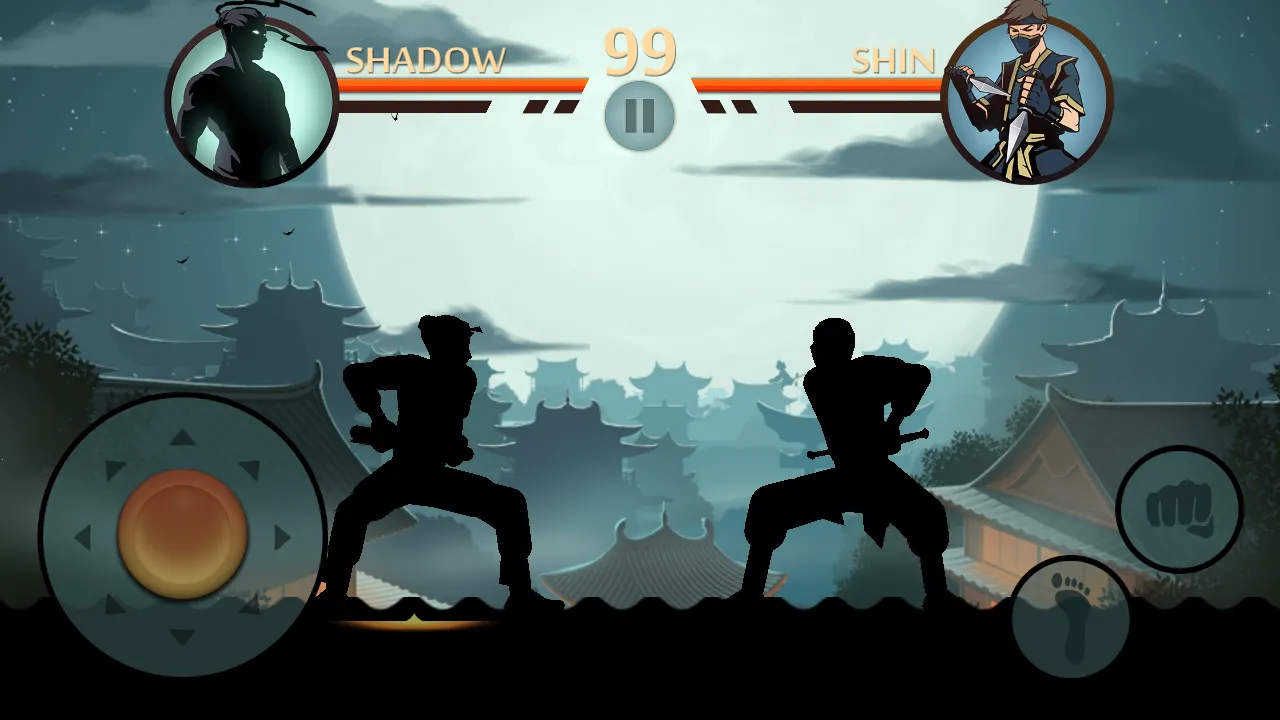Pause the fight with the pause button
The width and height of the screenshot is (1280, 720).
point(639,116)
